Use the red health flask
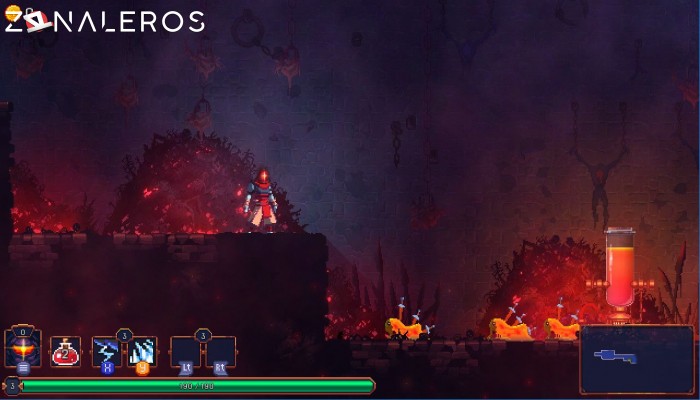Viewport: 700px width, 400px height. (66, 351)
